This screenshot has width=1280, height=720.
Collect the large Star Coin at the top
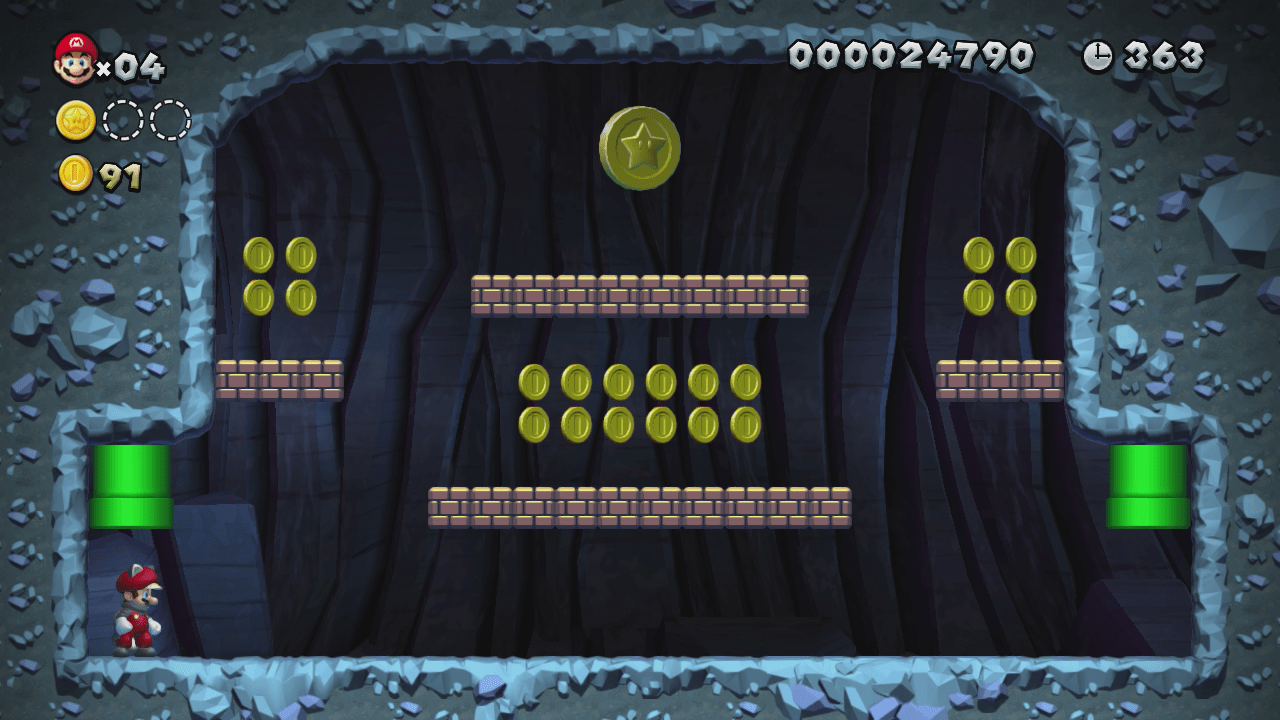point(639,148)
